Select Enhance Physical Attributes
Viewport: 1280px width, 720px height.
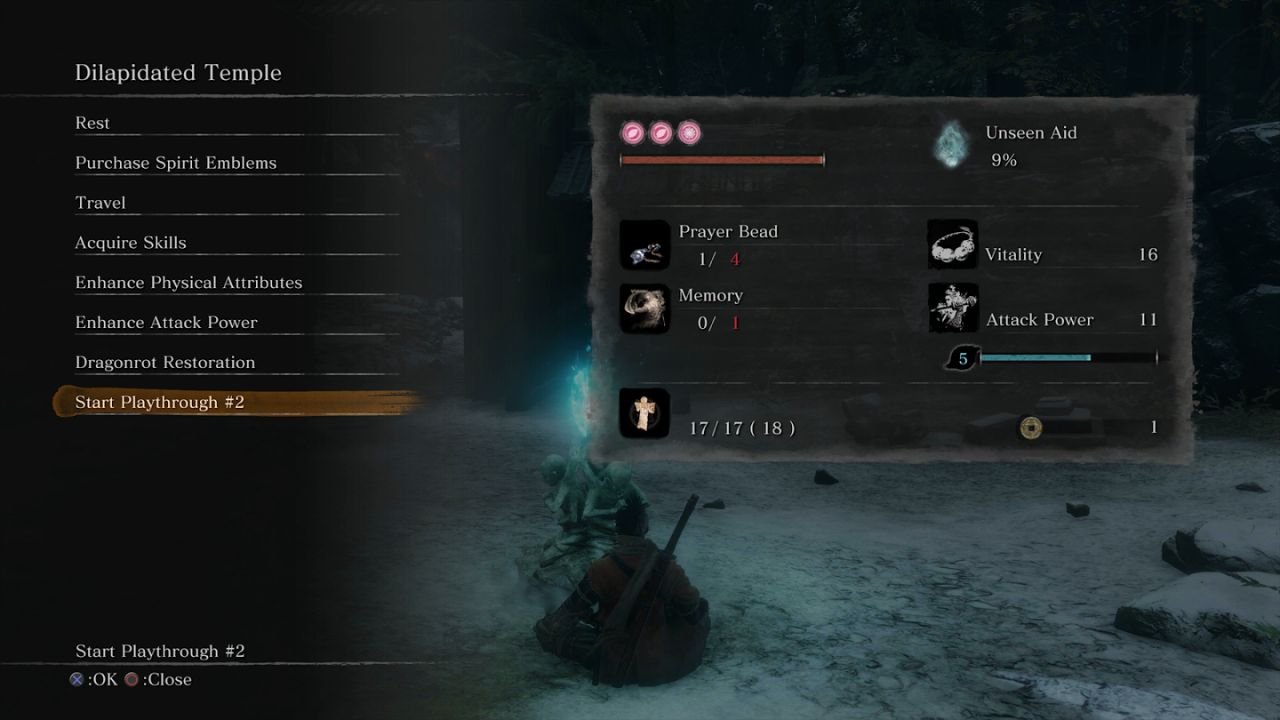188,282
